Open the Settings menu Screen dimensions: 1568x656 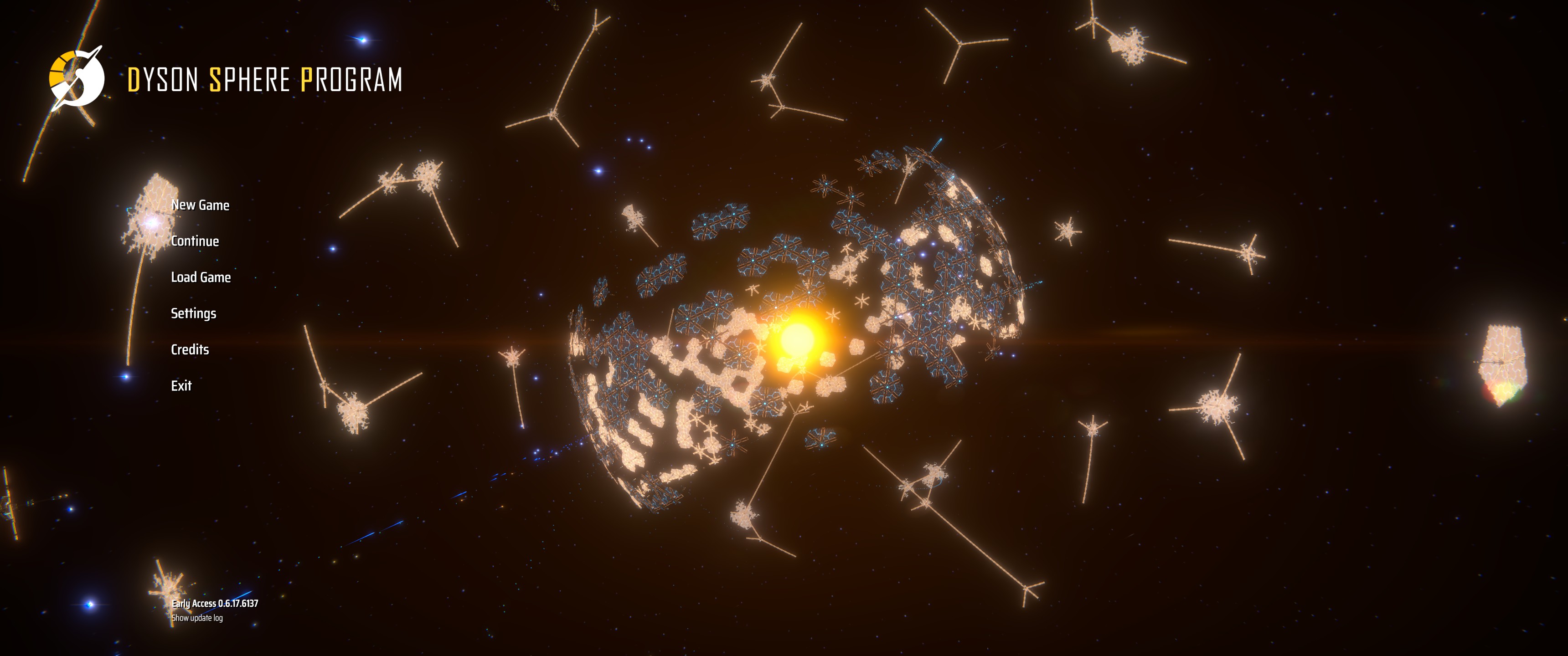click(194, 313)
